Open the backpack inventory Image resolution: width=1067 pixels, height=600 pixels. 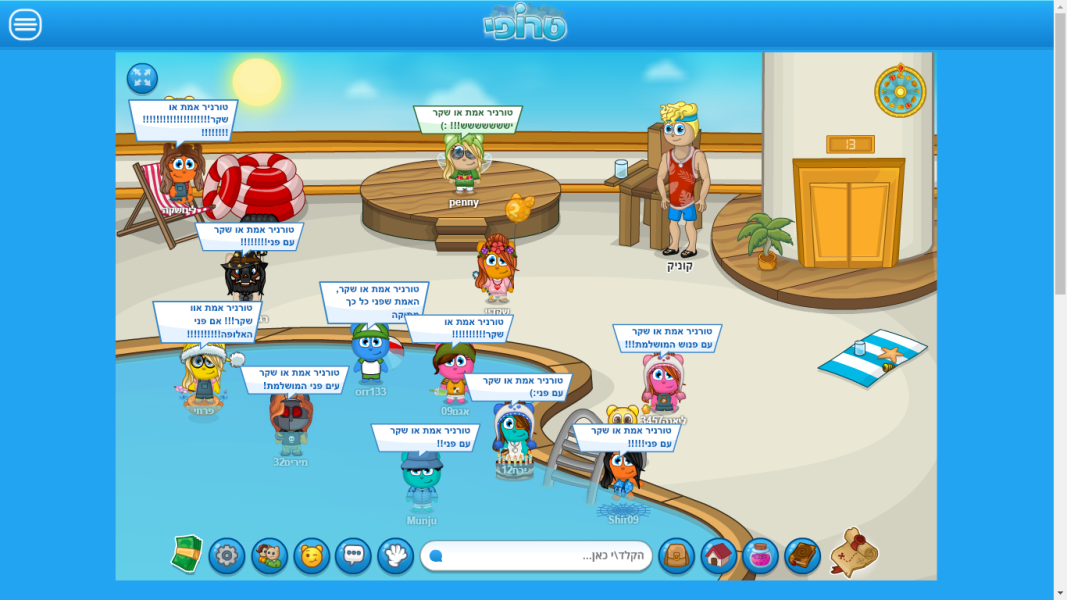click(x=676, y=556)
